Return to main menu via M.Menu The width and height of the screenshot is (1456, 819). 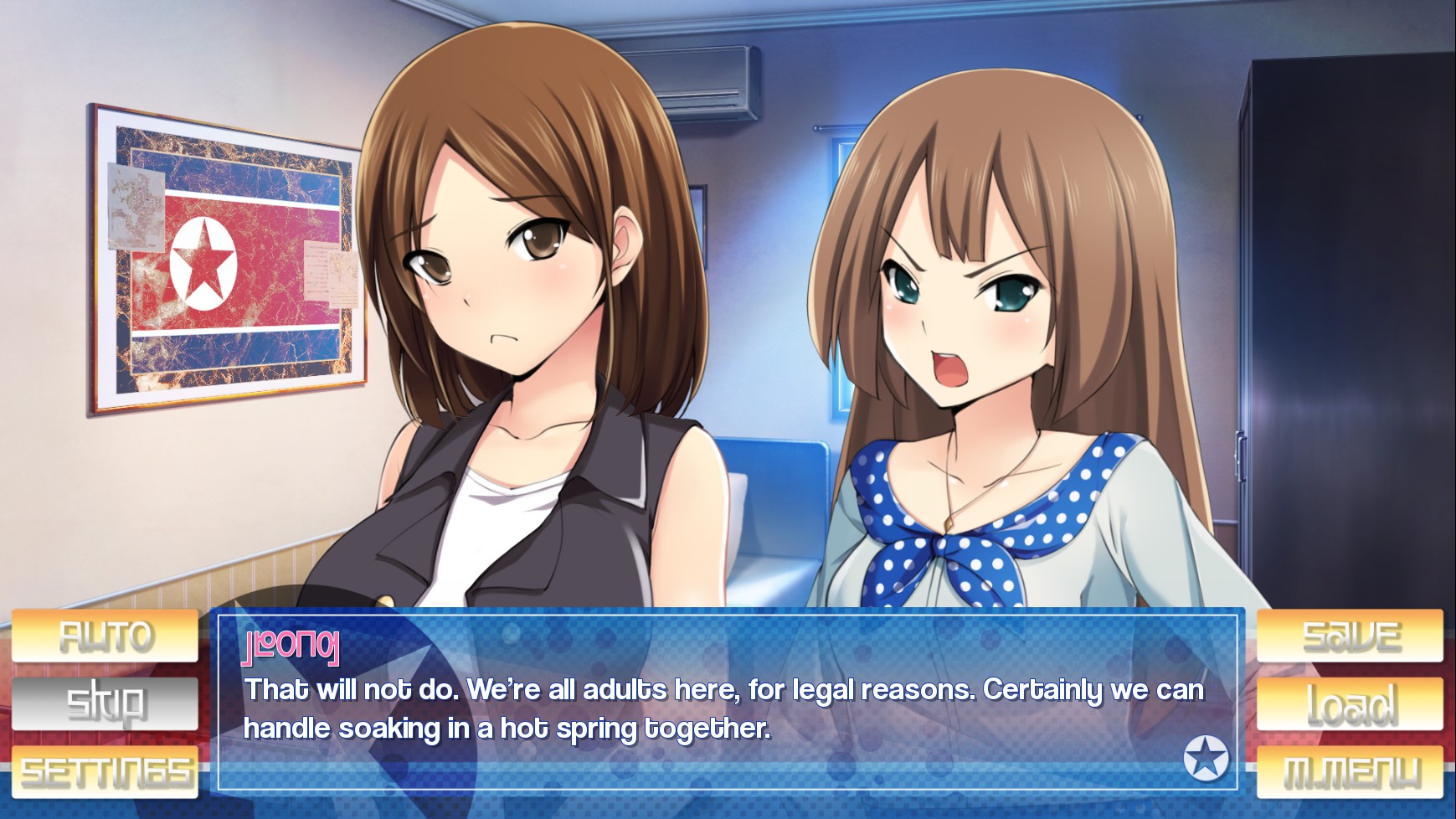click(x=1350, y=772)
